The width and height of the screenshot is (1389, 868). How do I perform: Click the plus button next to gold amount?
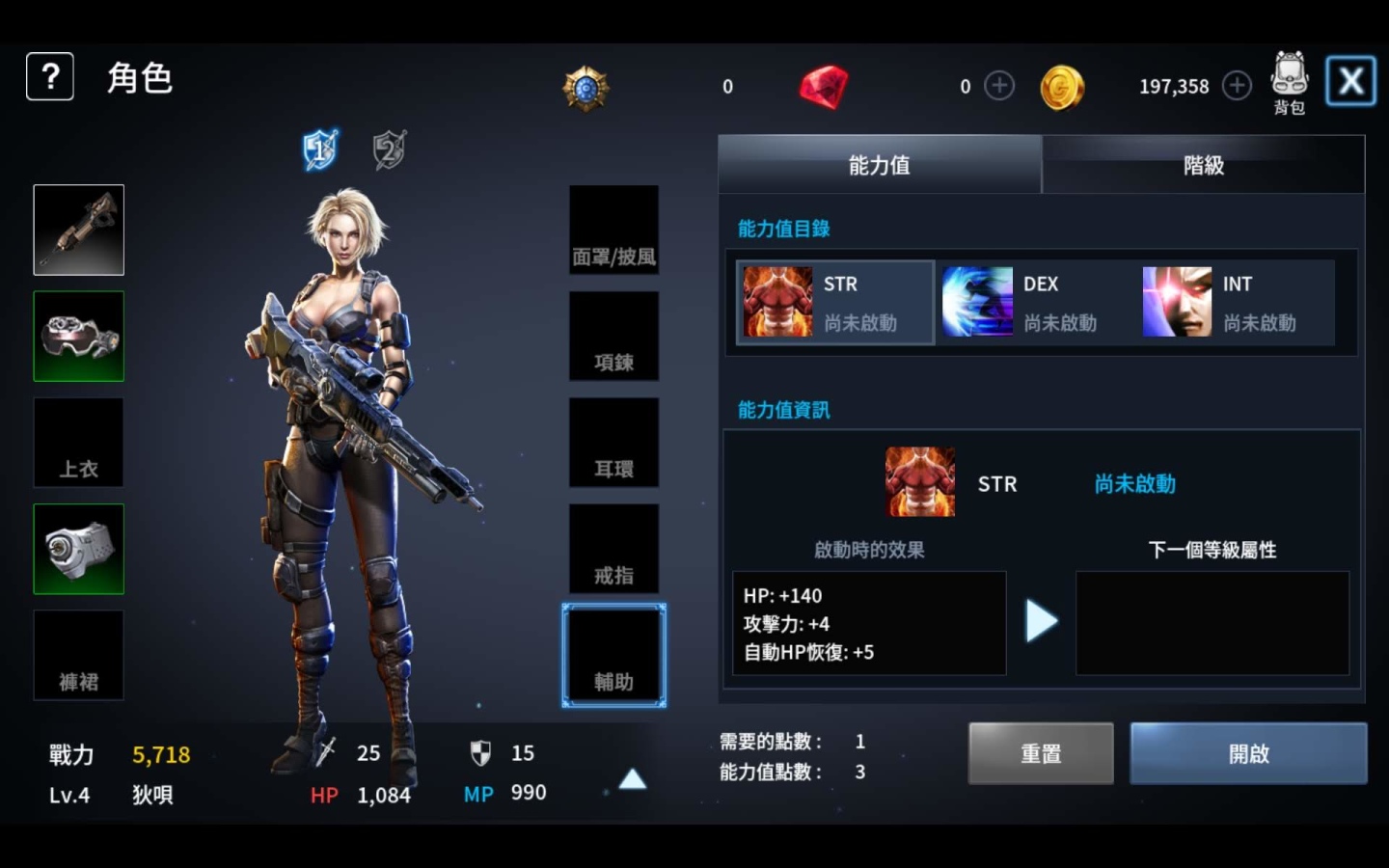pyautogui.click(x=1237, y=85)
